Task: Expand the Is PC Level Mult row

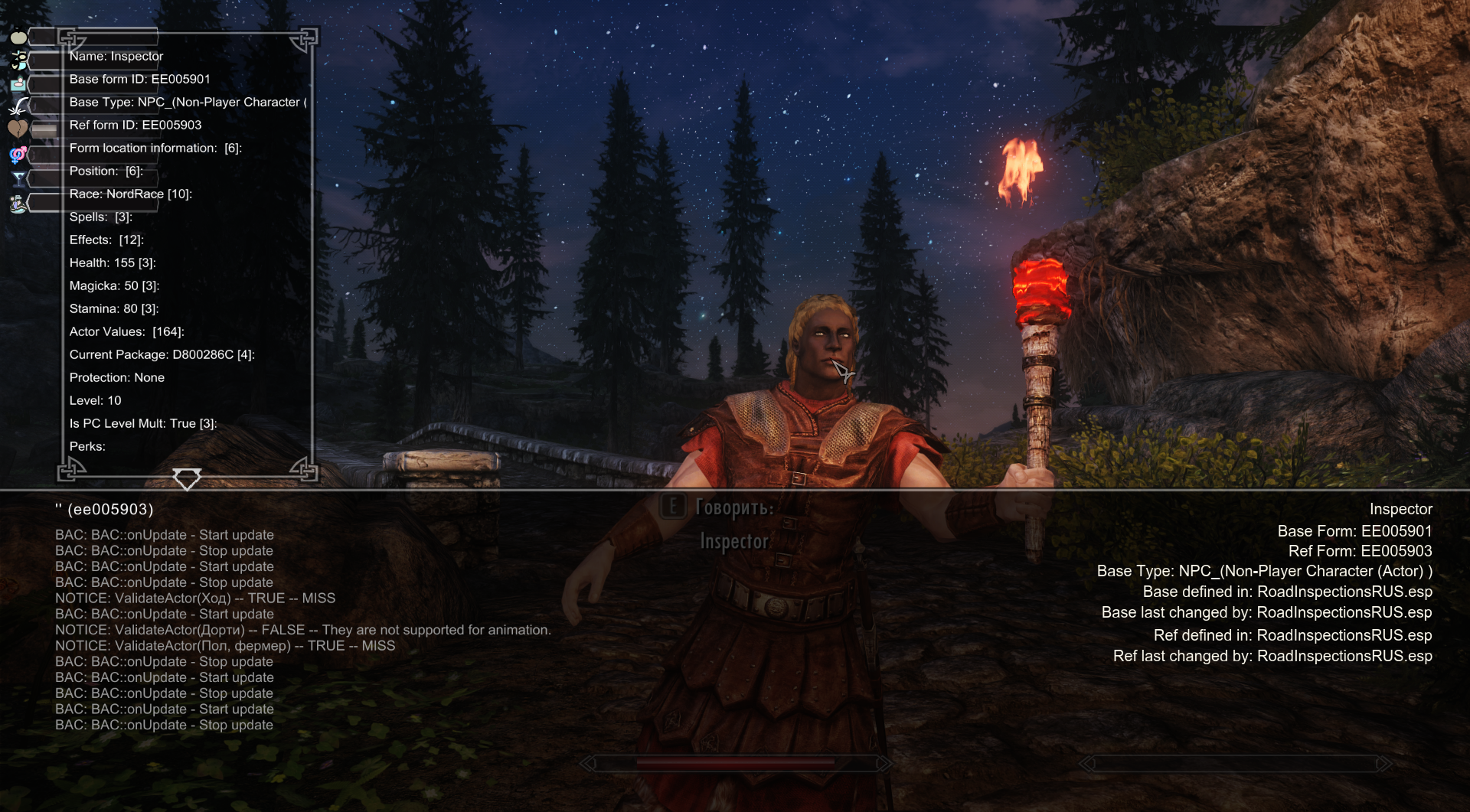Action: click(x=143, y=424)
